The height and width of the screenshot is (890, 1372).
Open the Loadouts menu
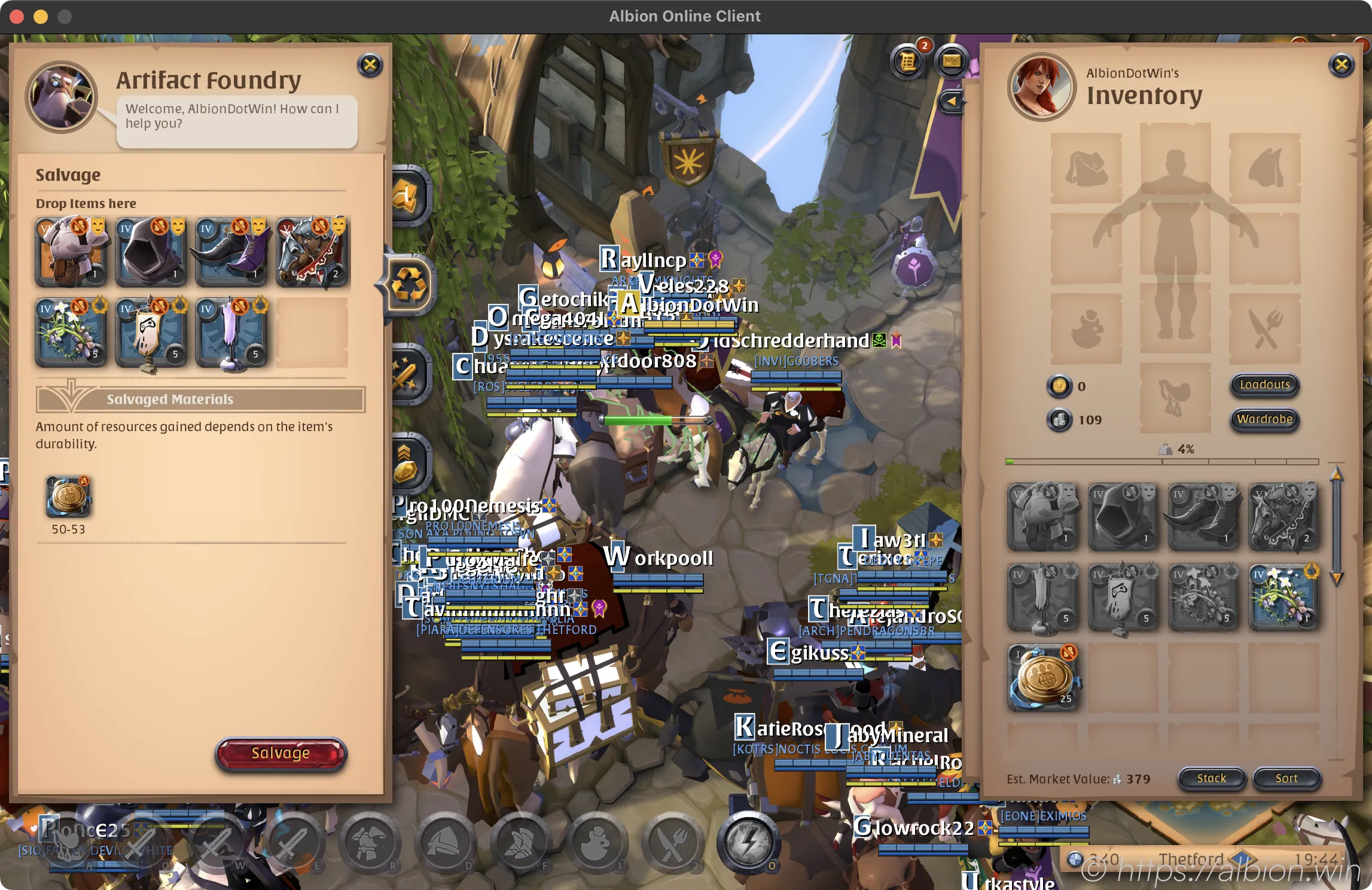pyautogui.click(x=1264, y=385)
